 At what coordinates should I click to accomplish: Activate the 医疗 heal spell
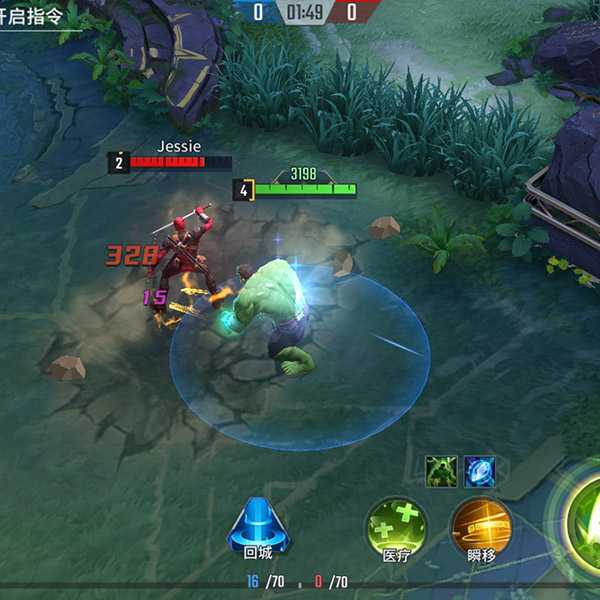396,526
